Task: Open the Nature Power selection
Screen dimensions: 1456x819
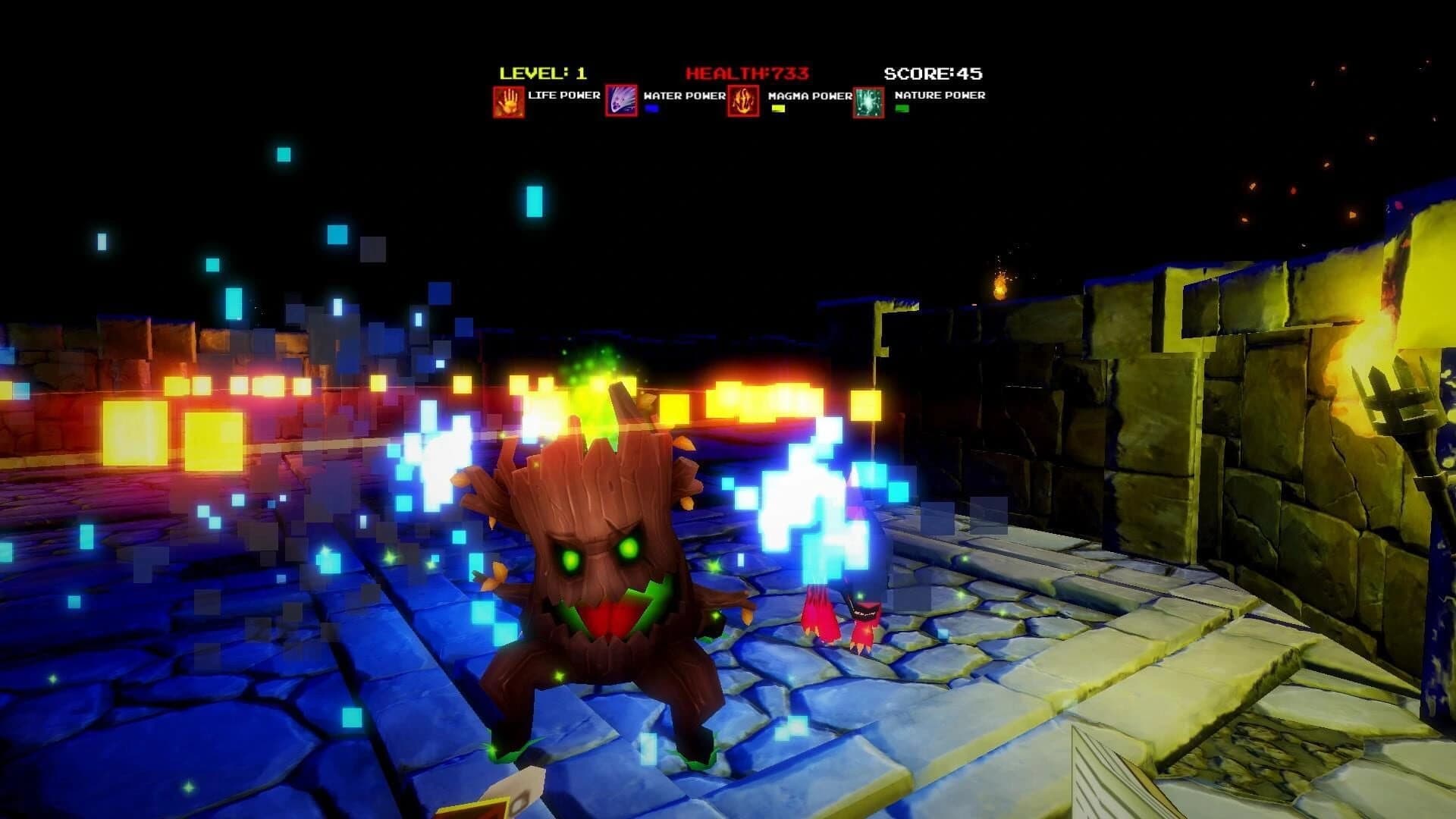Action: (x=868, y=101)
